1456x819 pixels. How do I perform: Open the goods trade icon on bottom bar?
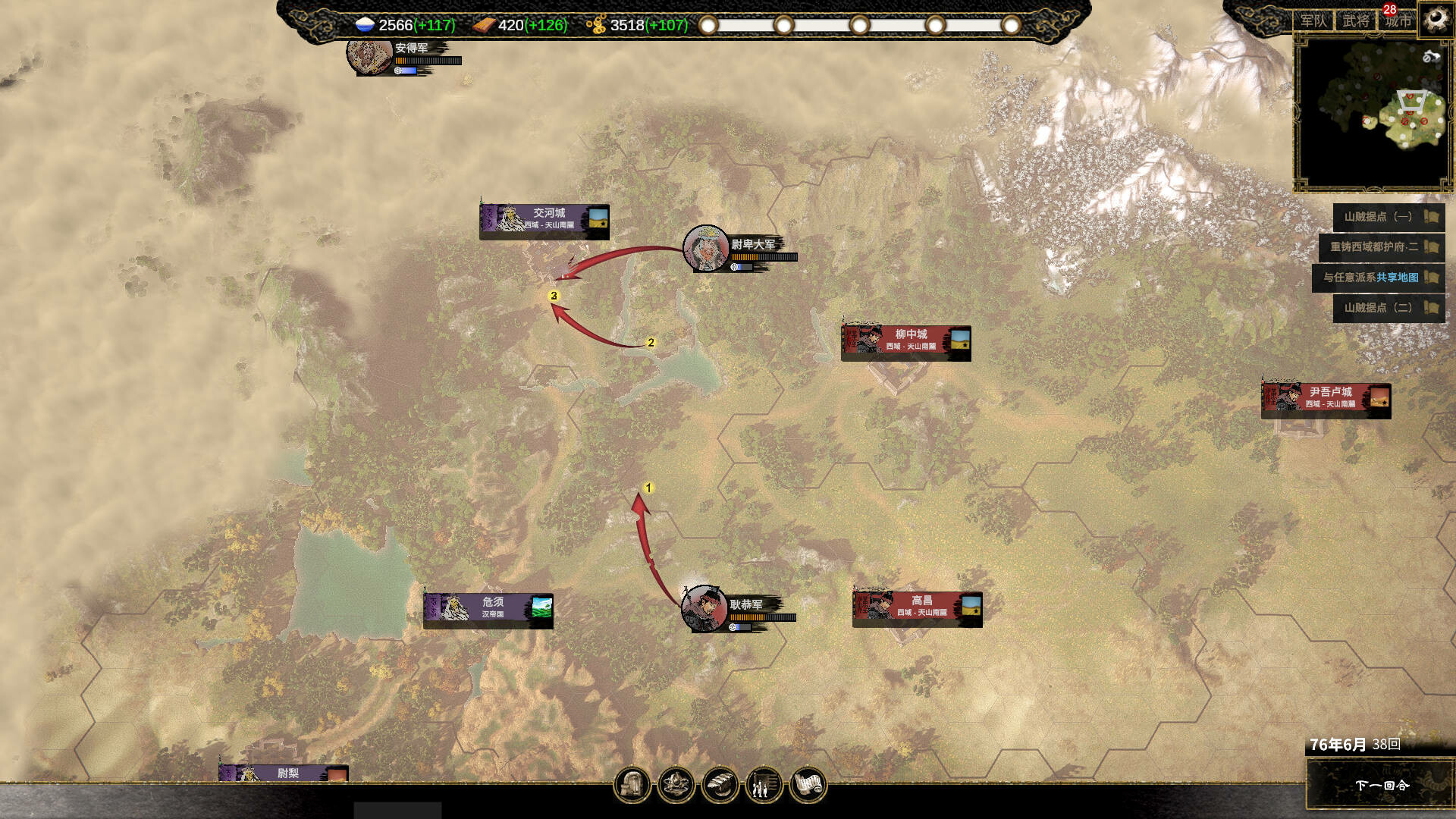coord(721,785)
